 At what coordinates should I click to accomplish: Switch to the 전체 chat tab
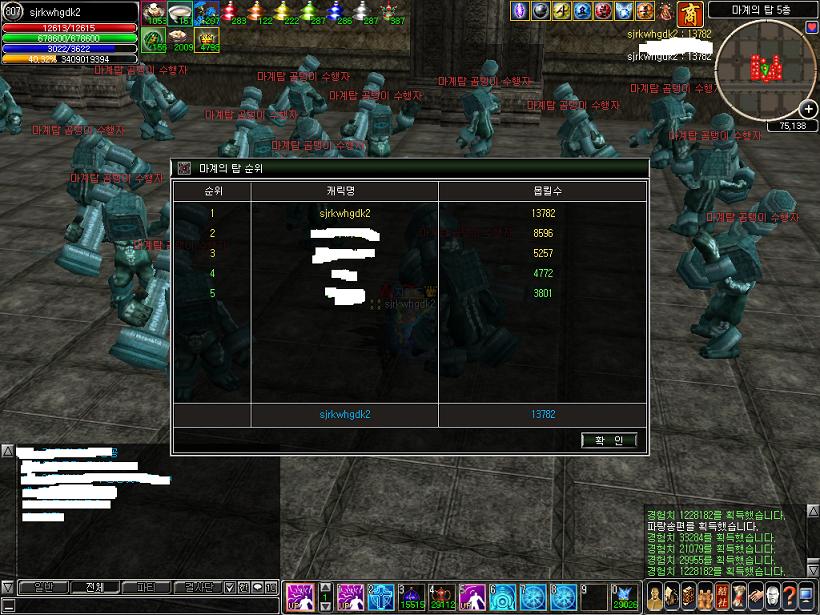click(95, 587)
